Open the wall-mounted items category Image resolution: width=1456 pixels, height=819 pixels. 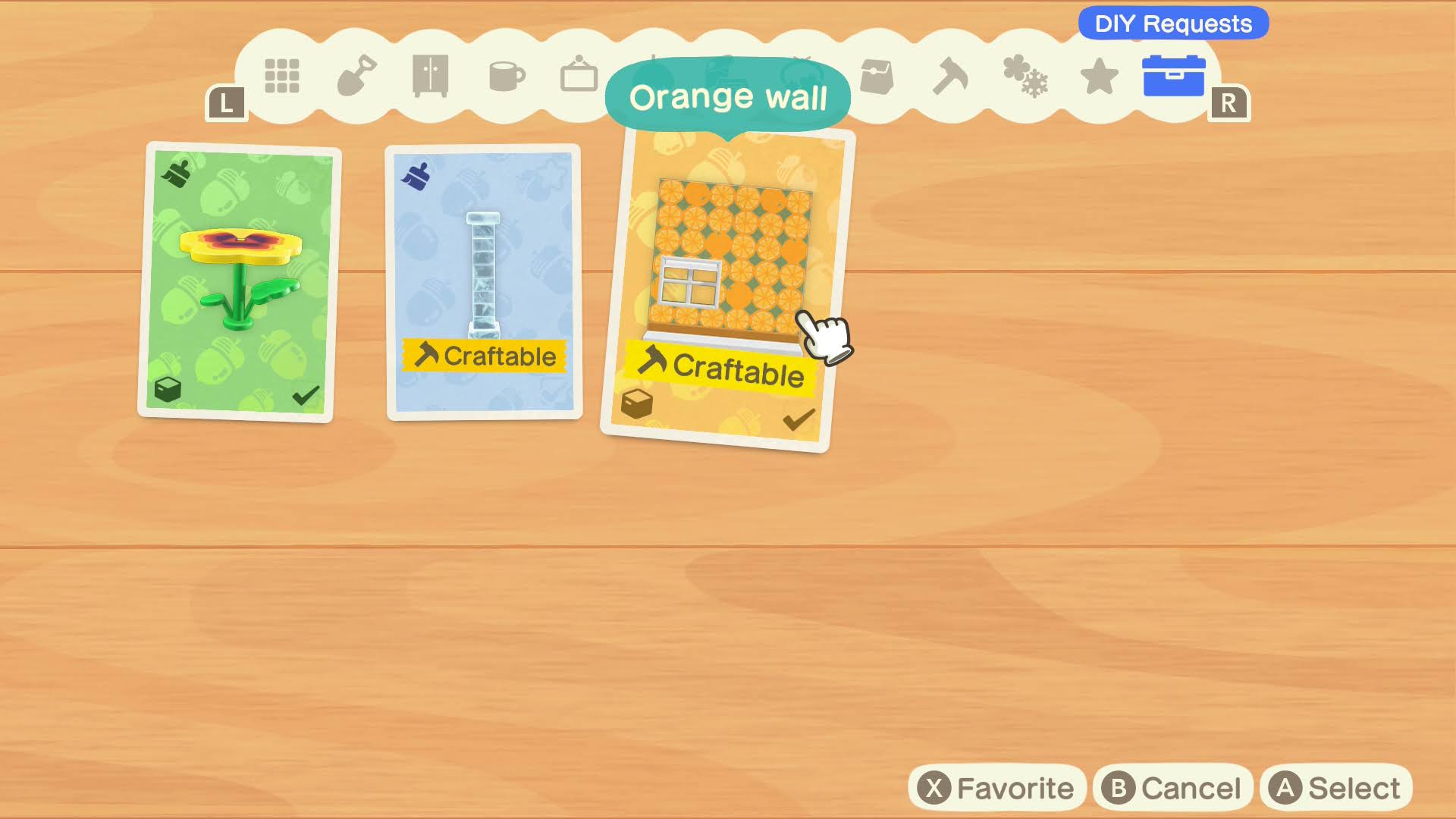(579, 76)
